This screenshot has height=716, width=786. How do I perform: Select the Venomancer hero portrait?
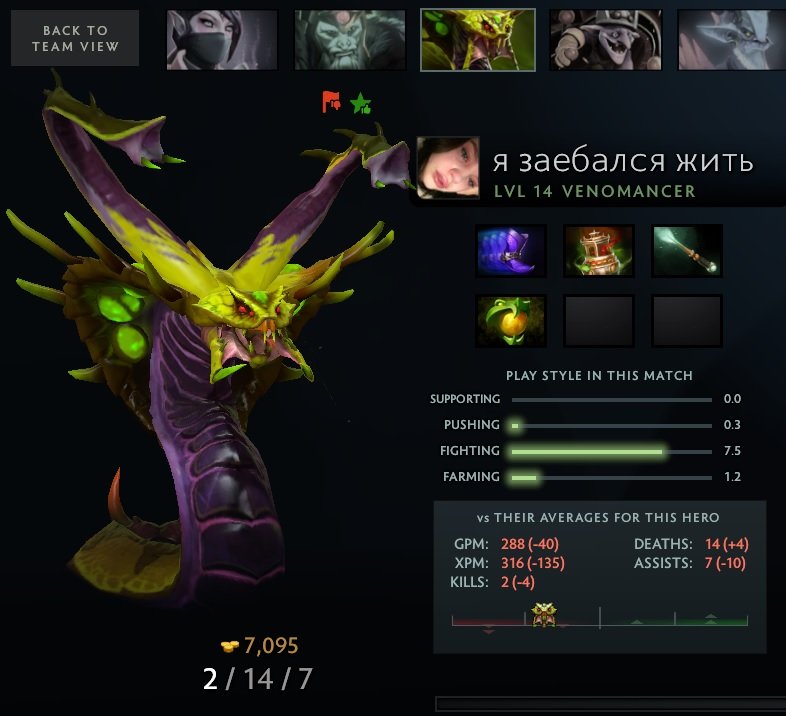477,40
